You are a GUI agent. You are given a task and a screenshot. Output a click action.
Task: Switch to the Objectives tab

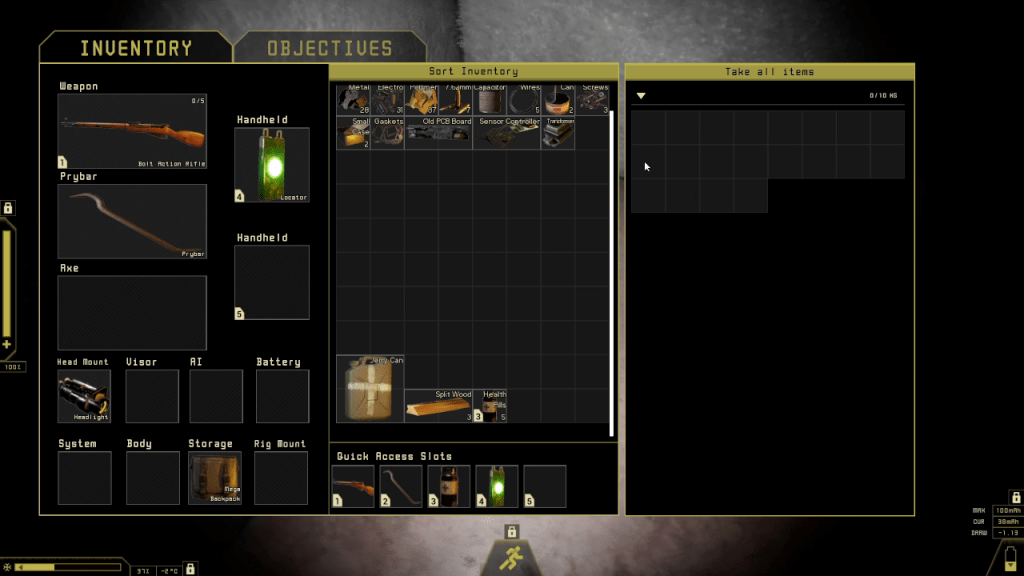point(329,48)
